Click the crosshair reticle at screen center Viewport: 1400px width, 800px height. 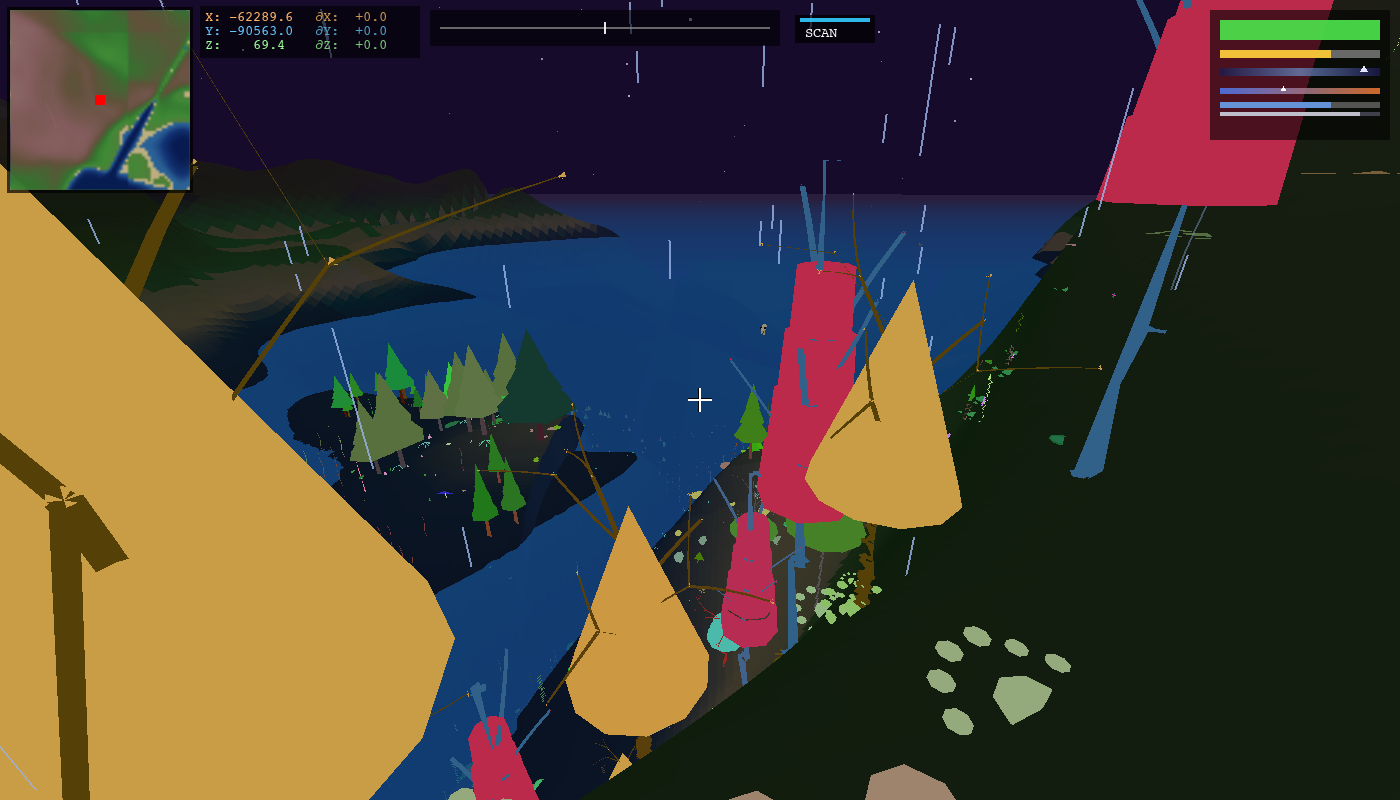pos(700,400)
